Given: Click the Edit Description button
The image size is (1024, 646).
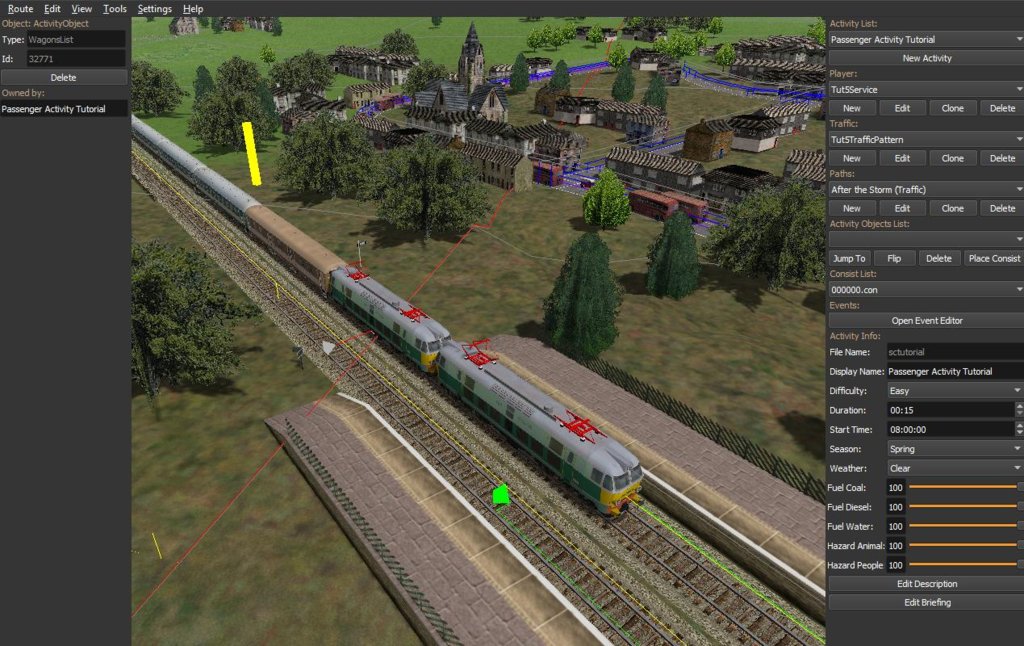Looking at the screenshot, I should 926,584.
